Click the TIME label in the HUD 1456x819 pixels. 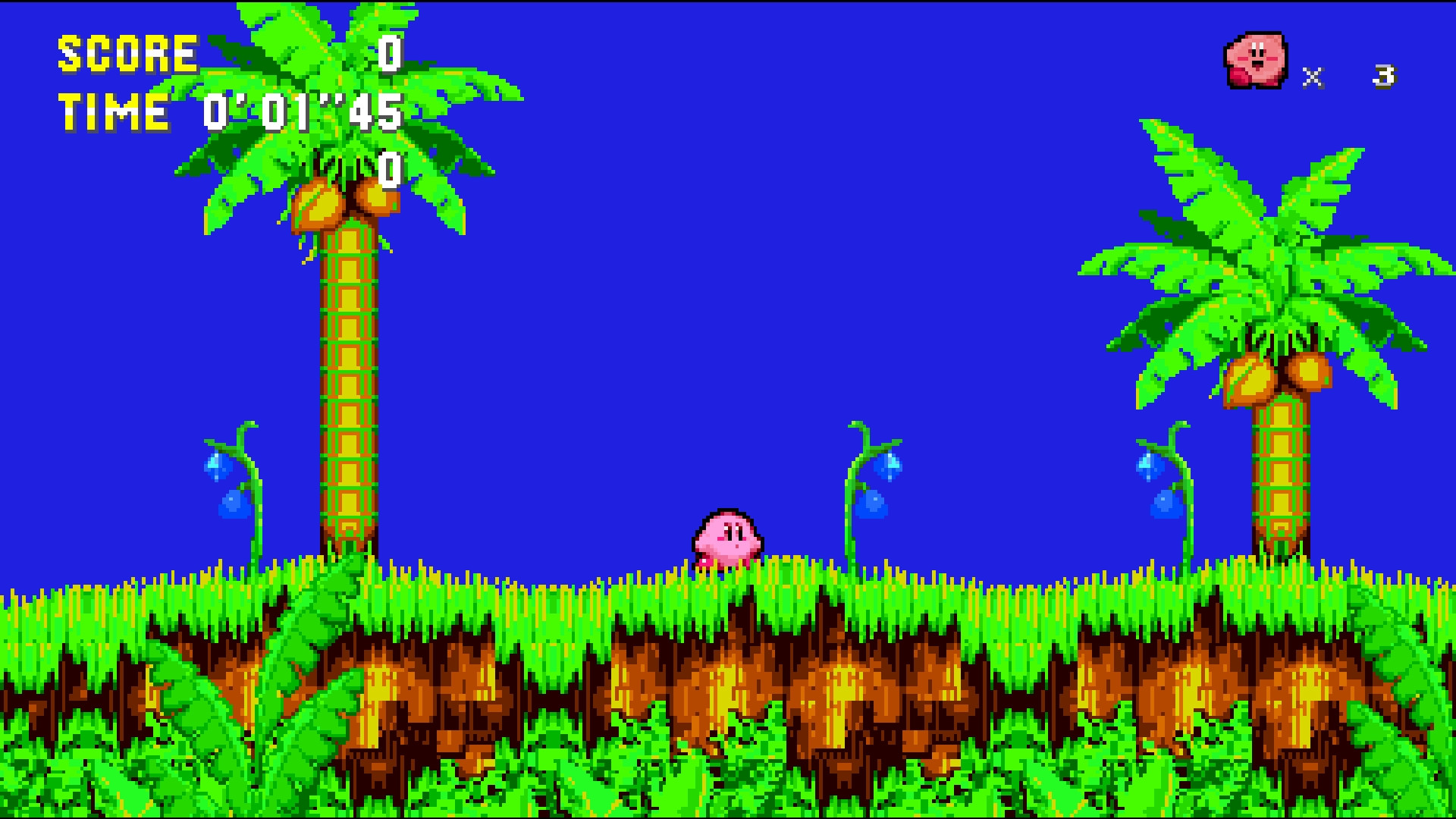[114, 112]
